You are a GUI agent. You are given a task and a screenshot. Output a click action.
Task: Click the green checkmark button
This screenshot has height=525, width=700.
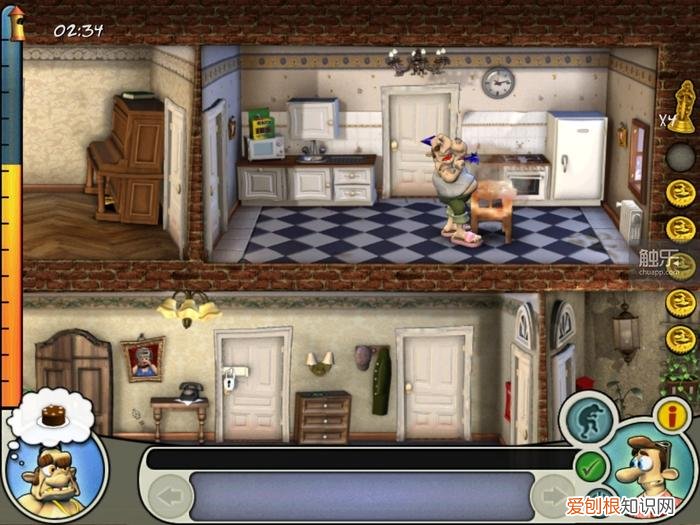click(591, 465)
